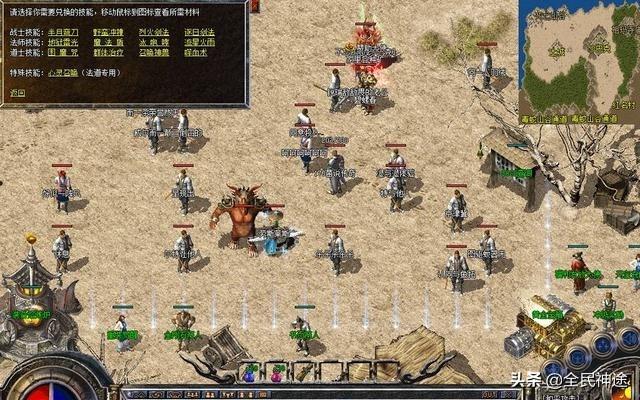Pick the 烈火剑法 skill option

point(154,32)
